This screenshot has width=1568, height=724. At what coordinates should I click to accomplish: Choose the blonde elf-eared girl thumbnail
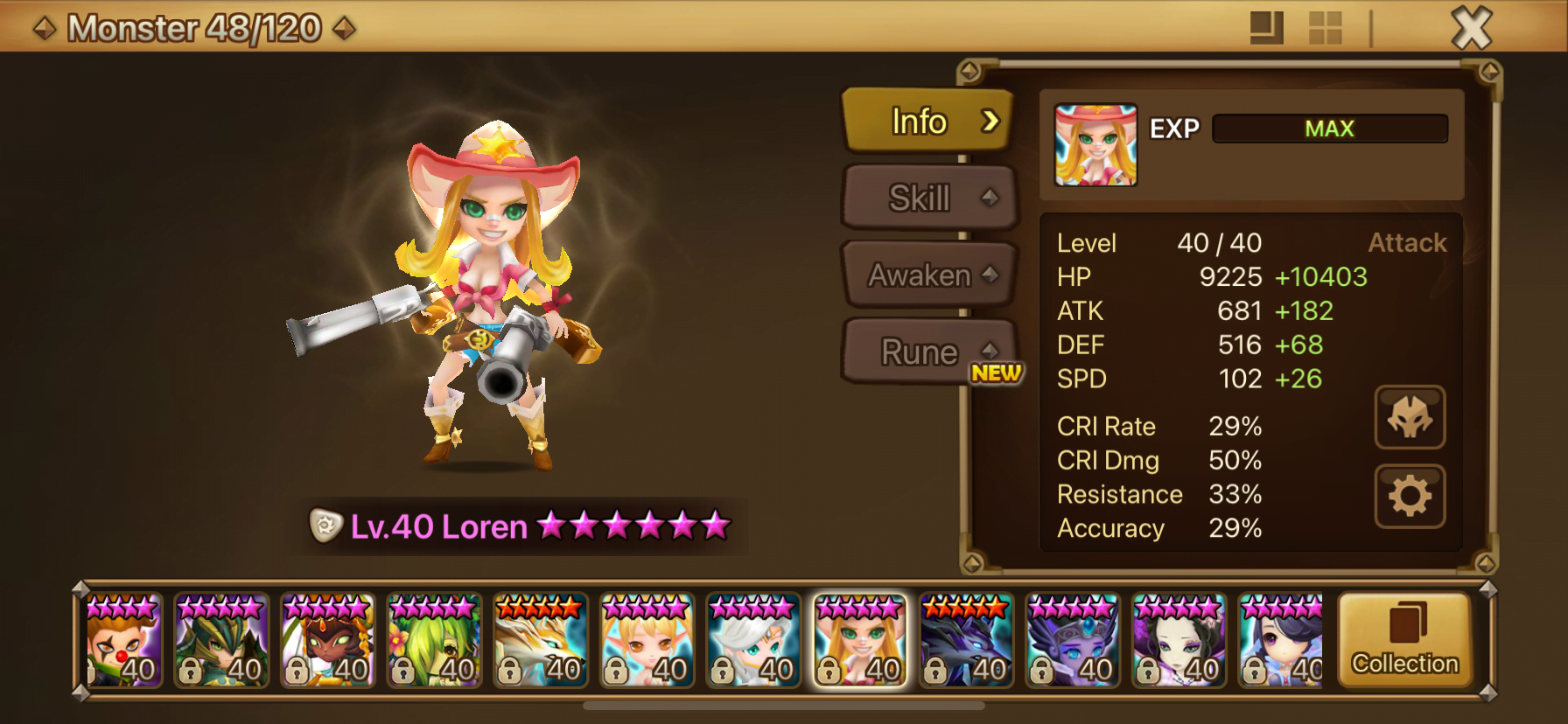(647, 641)
